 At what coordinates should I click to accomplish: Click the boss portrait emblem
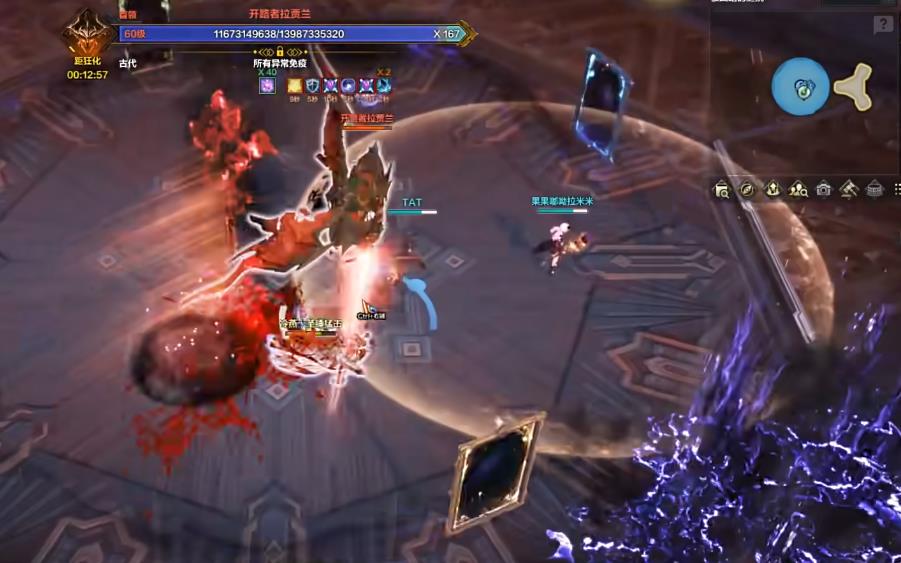(87, 35)
